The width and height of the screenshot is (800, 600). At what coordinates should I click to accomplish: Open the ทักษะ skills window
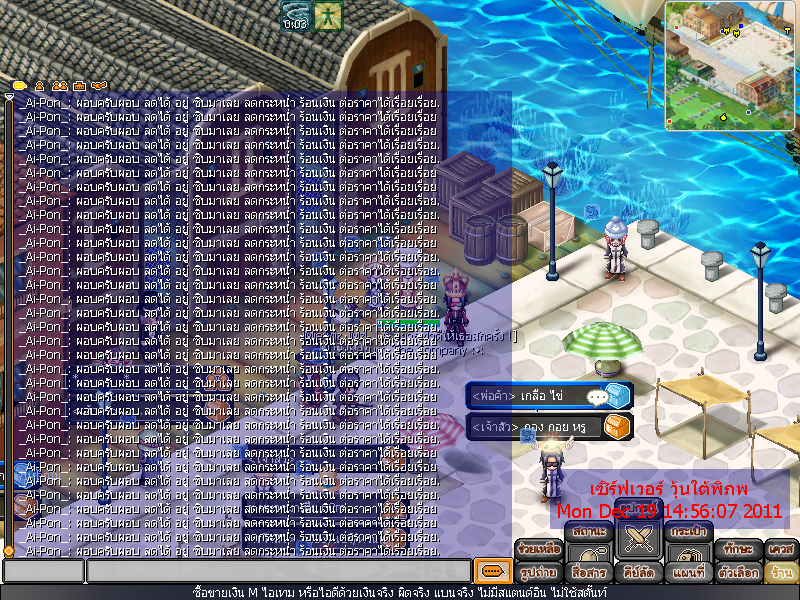pyautogui.click(x=739, y=549)
